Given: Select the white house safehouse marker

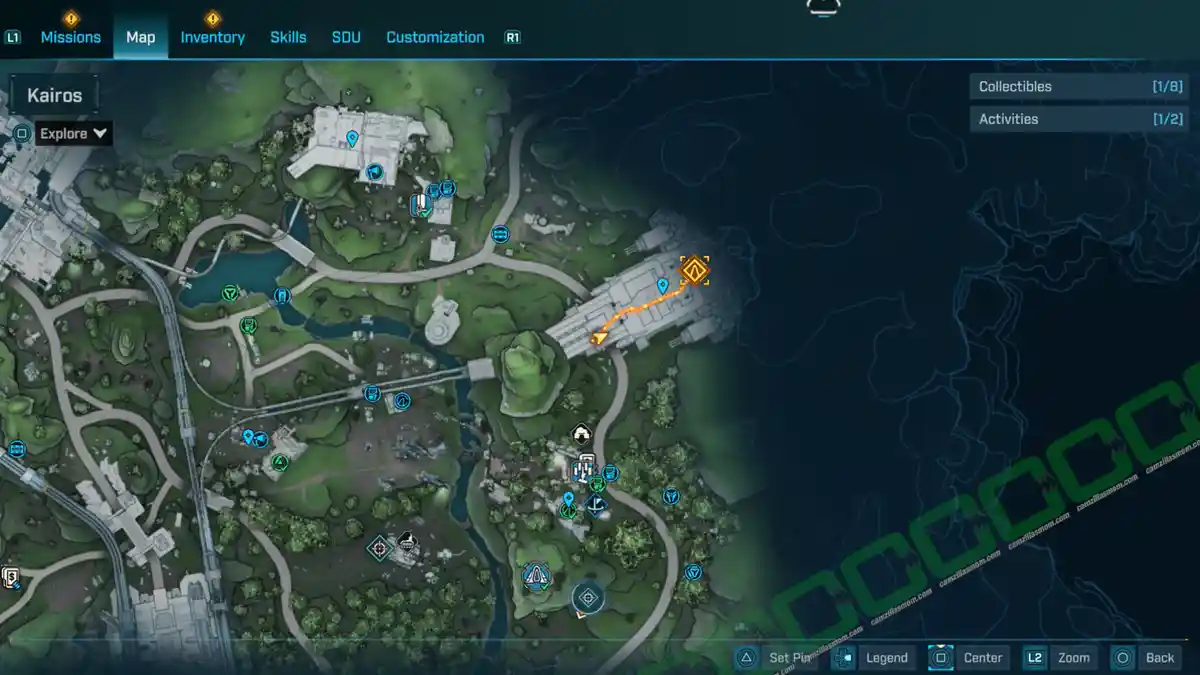Looking at the screenshot, I should click(x=581, y=433).
